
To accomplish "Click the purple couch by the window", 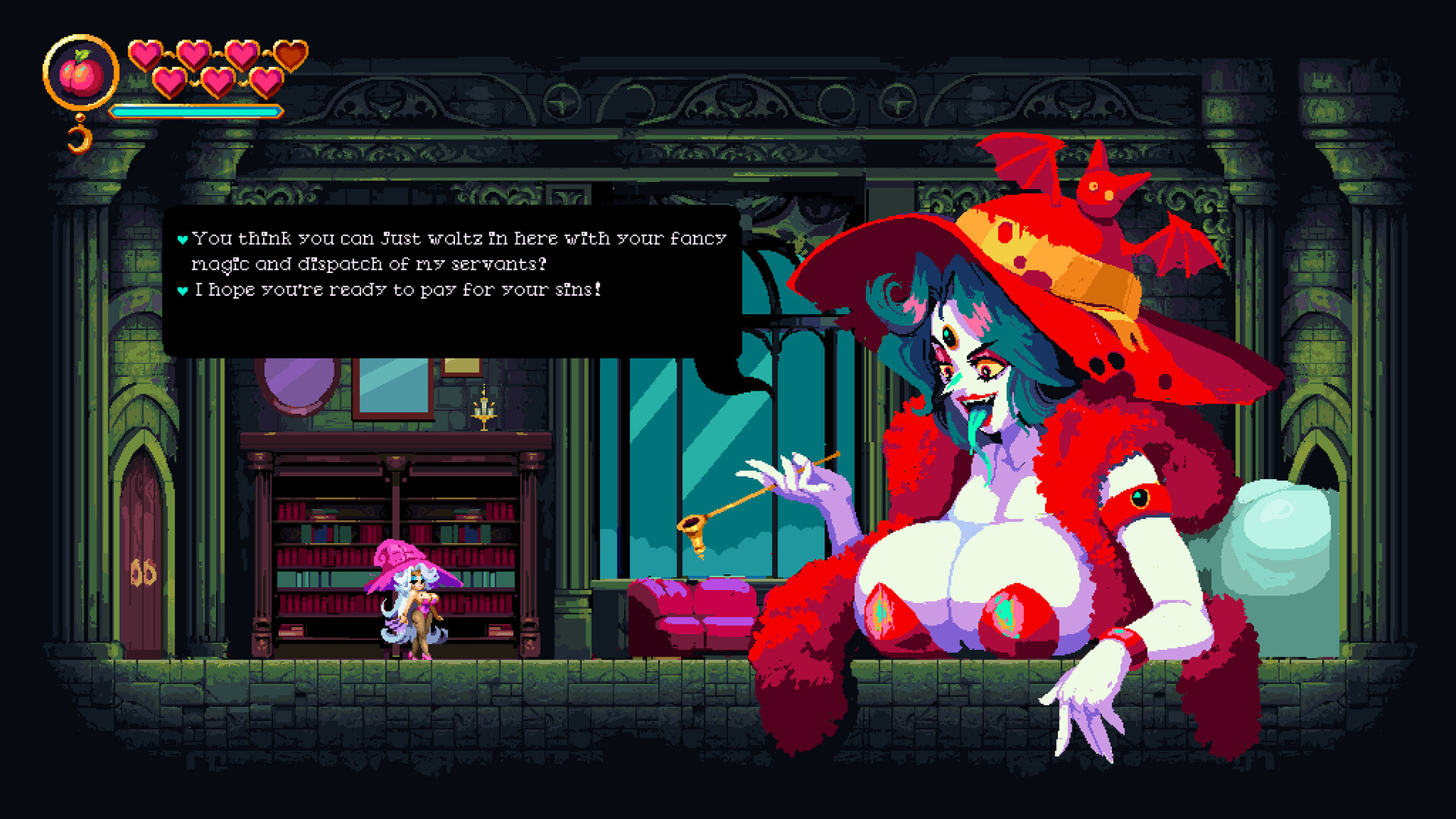I will 690,614.
